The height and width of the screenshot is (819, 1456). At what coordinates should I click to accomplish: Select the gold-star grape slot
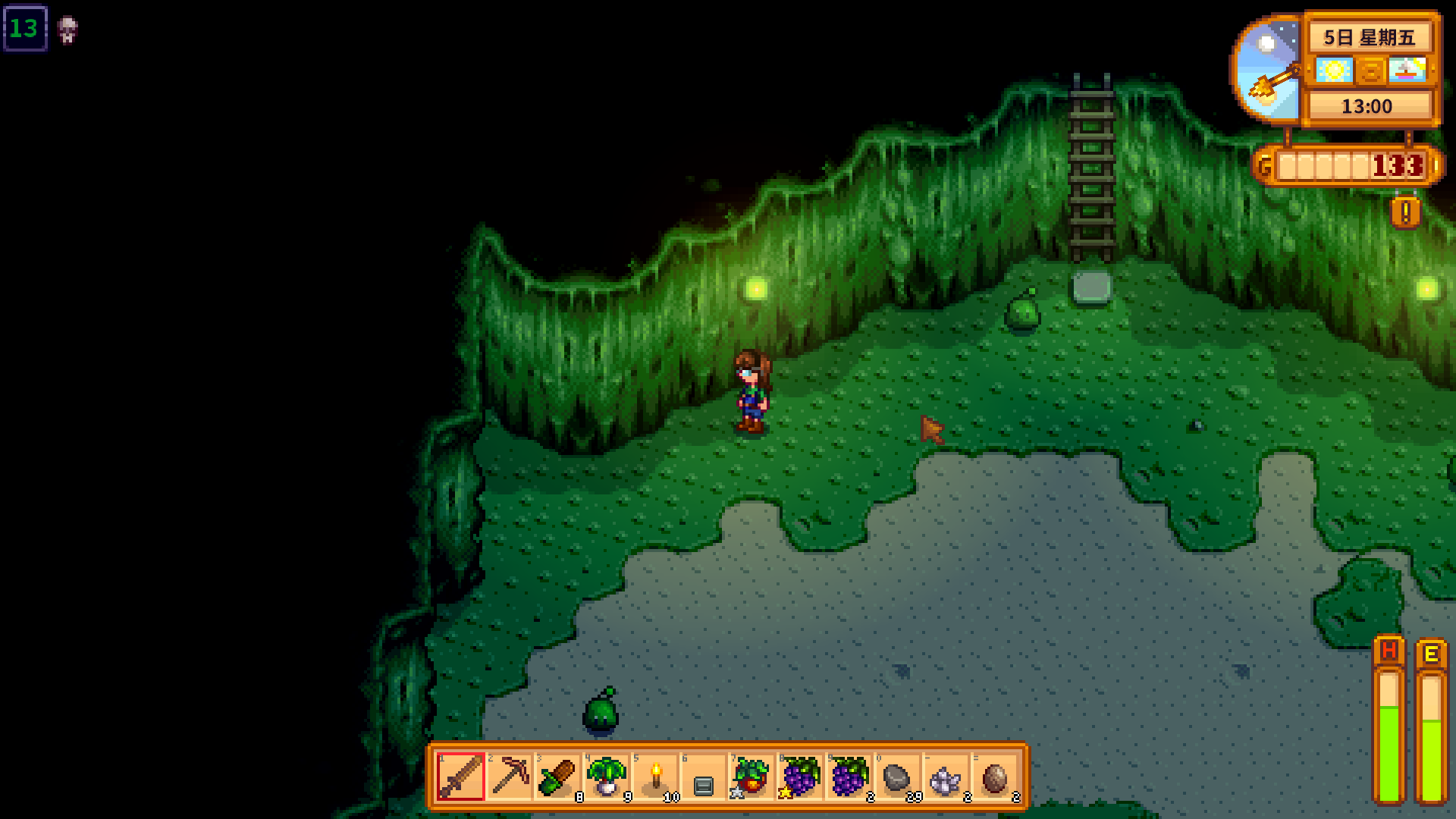[x=800, y=777]
